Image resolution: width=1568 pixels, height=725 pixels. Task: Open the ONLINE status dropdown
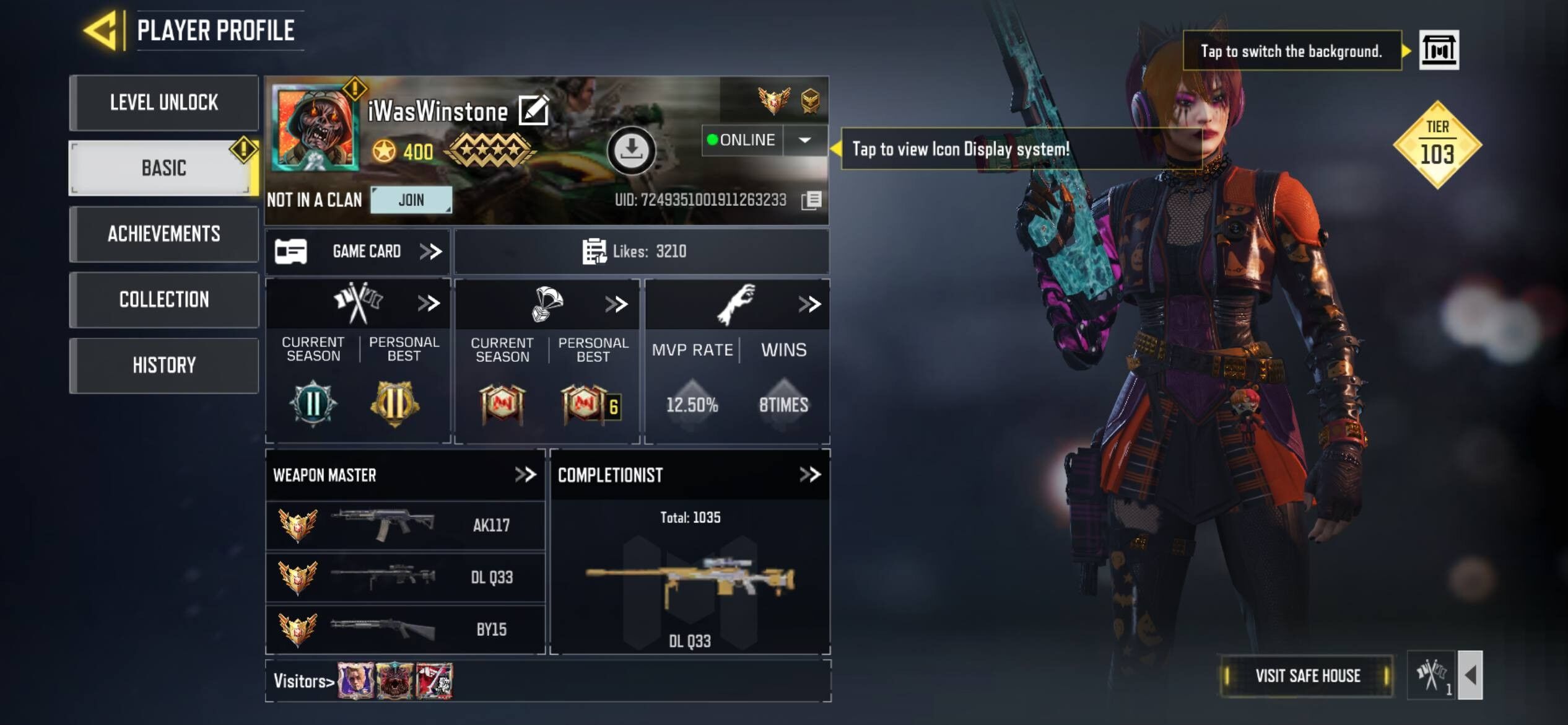804,140
